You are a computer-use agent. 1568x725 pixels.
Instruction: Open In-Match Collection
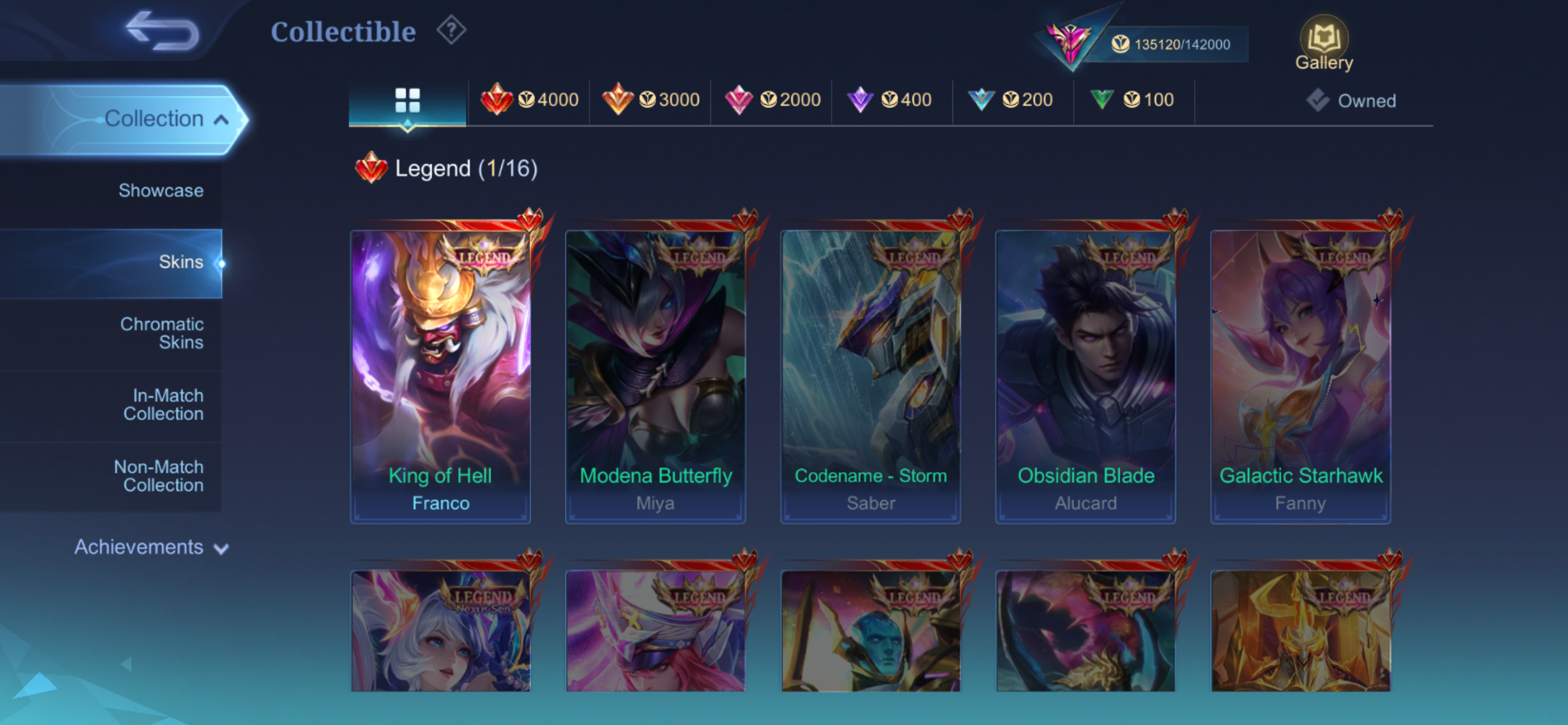(x=163, y=405)
